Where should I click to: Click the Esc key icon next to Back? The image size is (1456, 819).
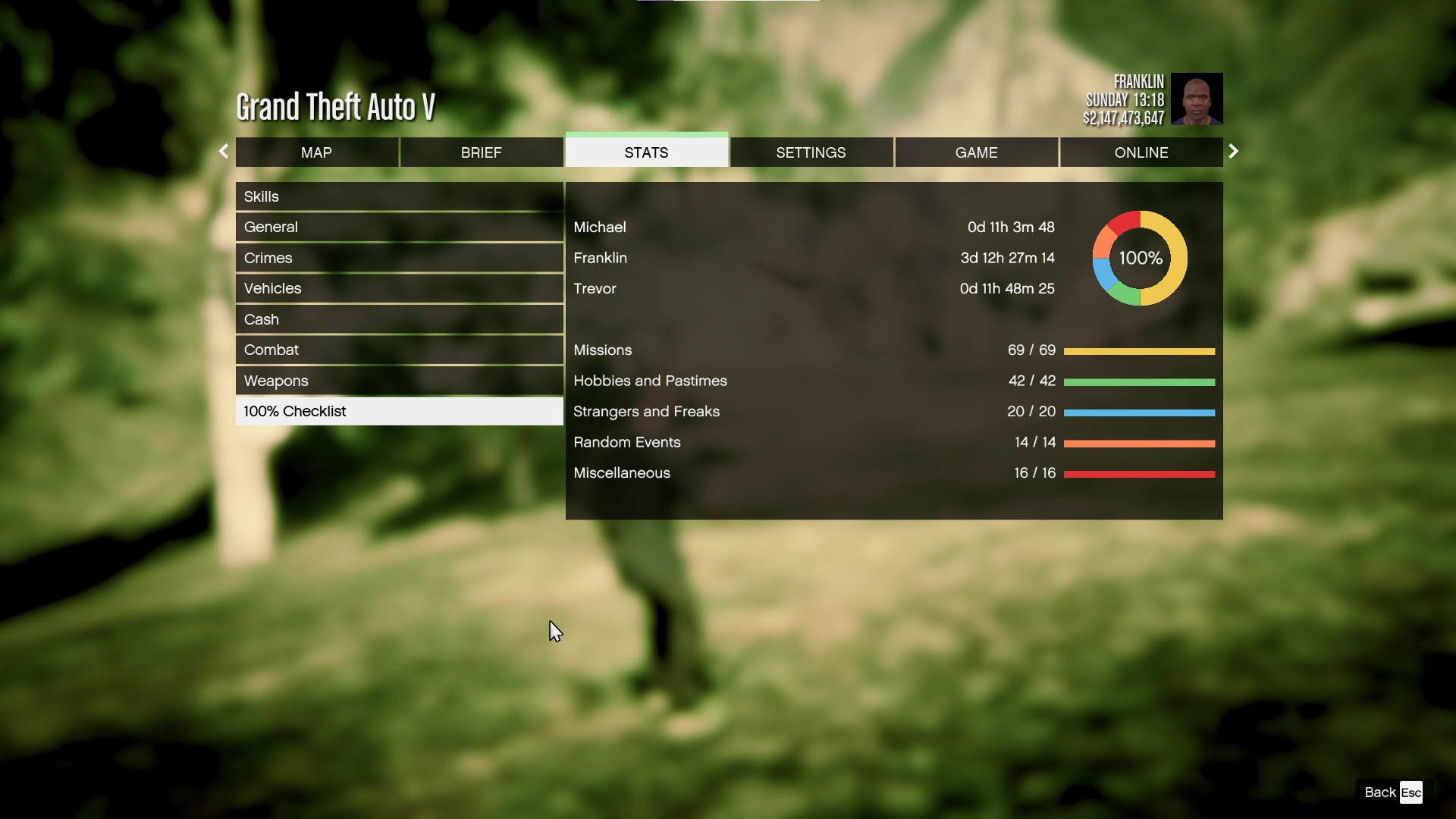coord(1411,792)
